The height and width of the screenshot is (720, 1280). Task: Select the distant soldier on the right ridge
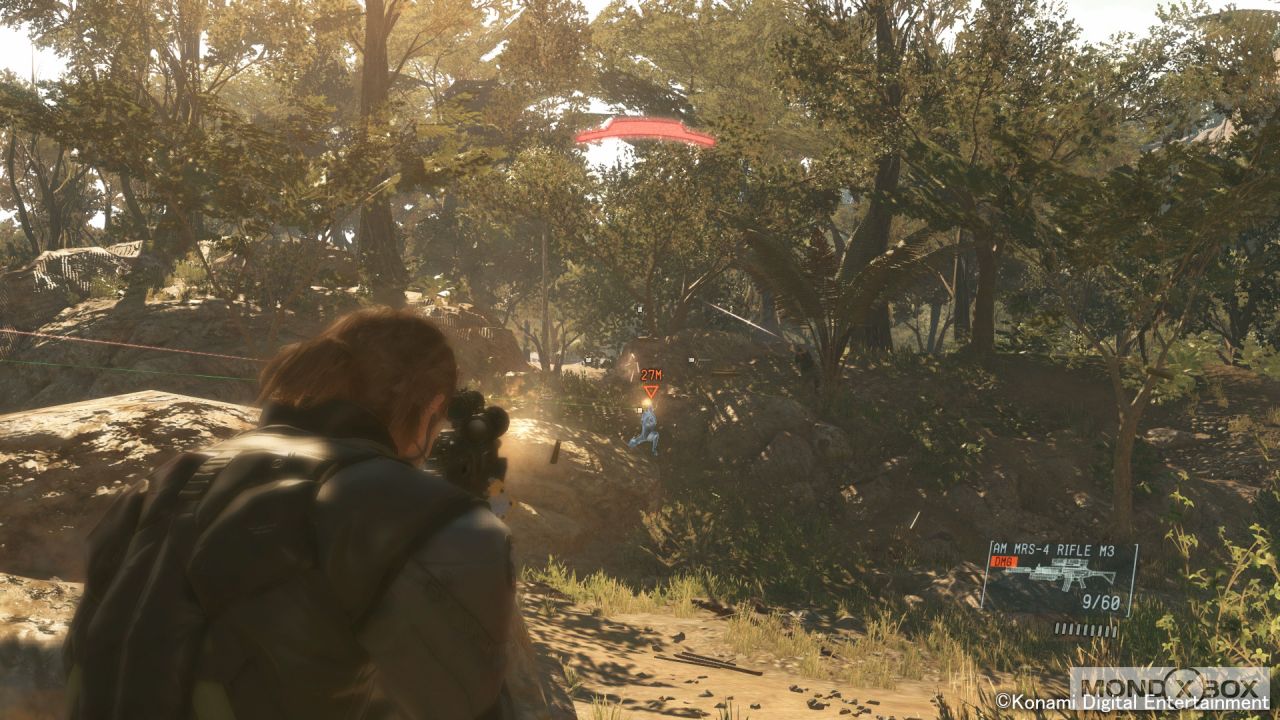pyautogui.click(x=804, y=357)
